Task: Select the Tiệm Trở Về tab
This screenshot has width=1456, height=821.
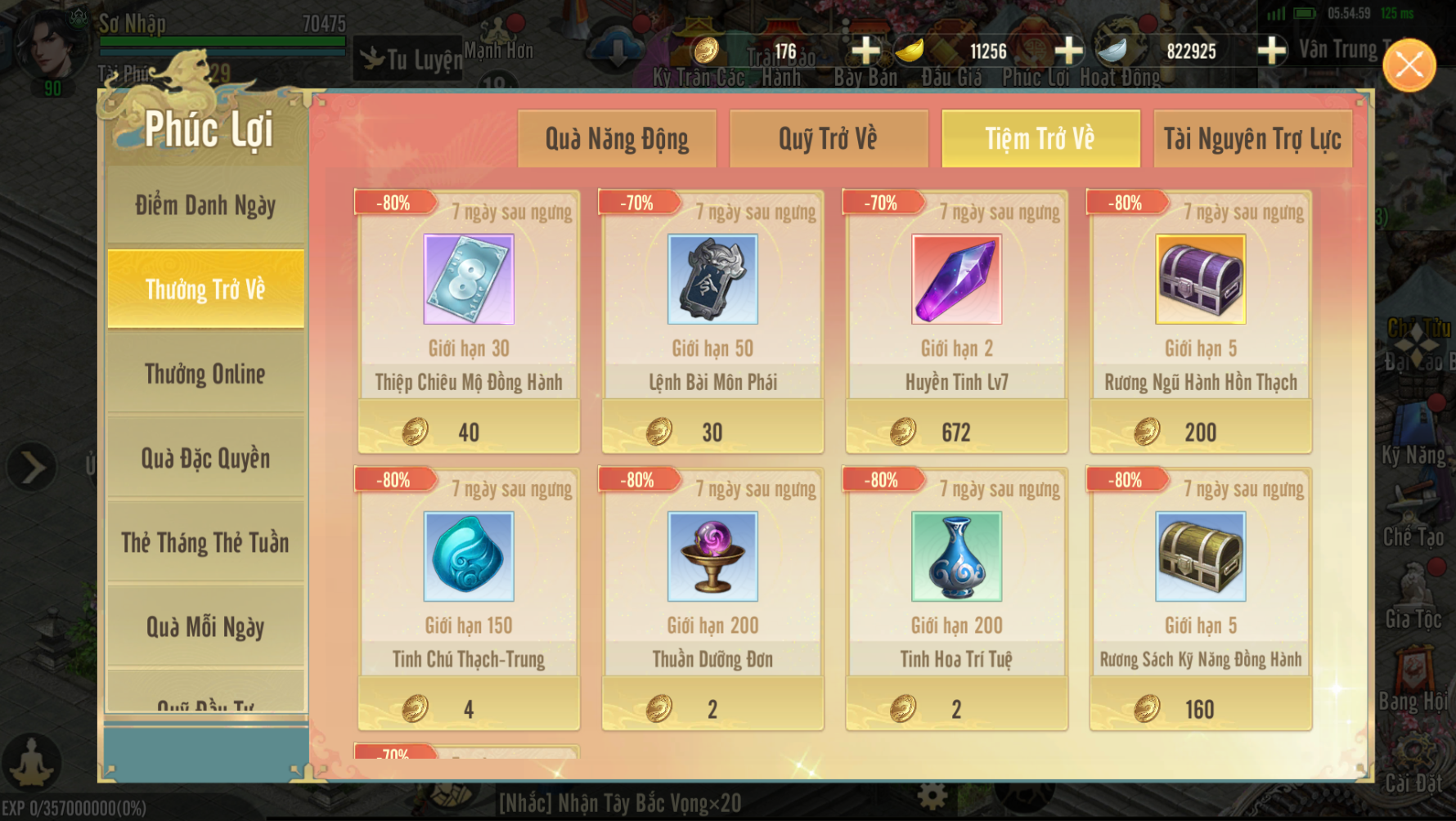Action: [x=1040, y=139]
